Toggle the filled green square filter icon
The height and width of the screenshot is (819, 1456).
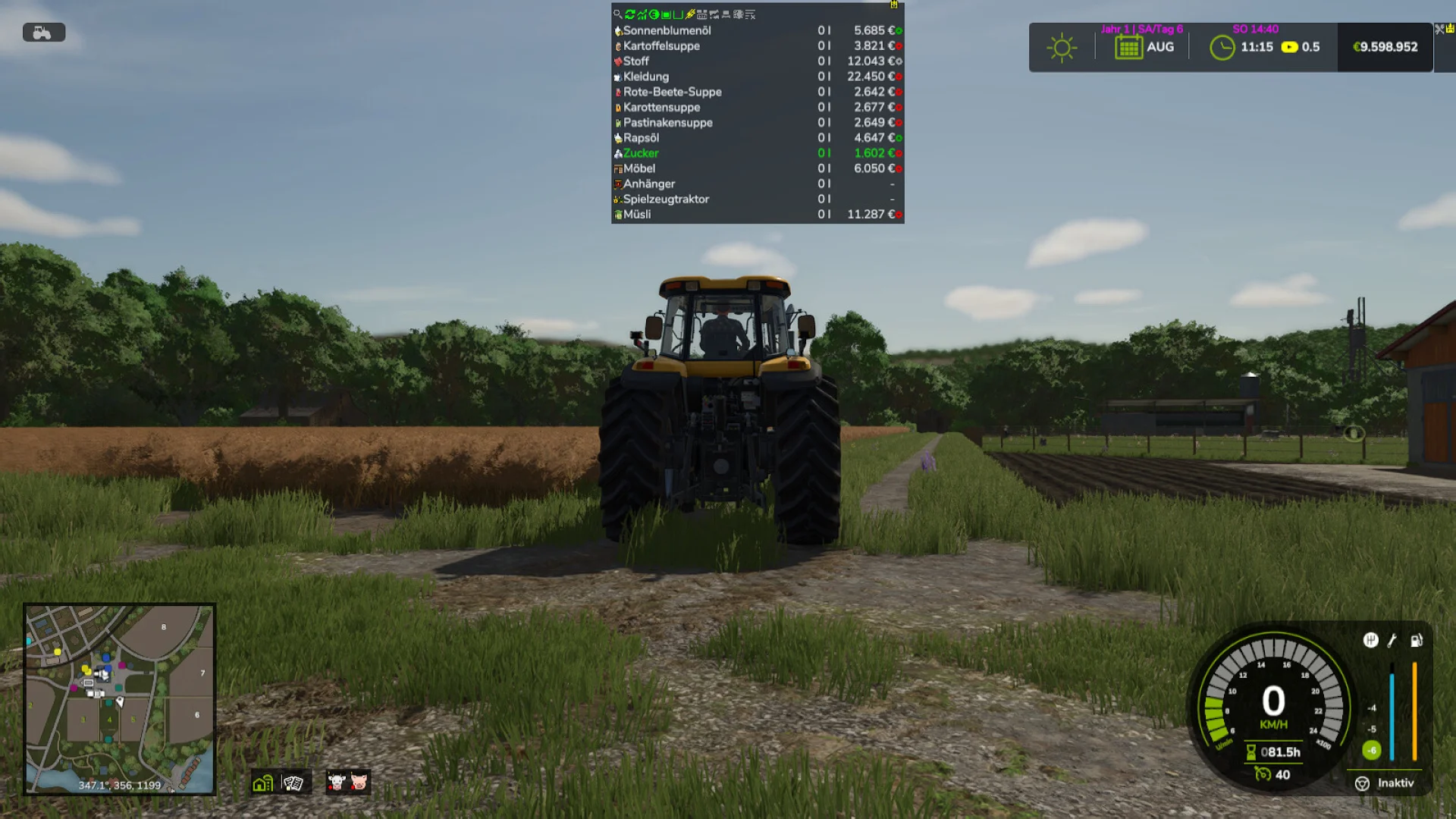point(665,13)
